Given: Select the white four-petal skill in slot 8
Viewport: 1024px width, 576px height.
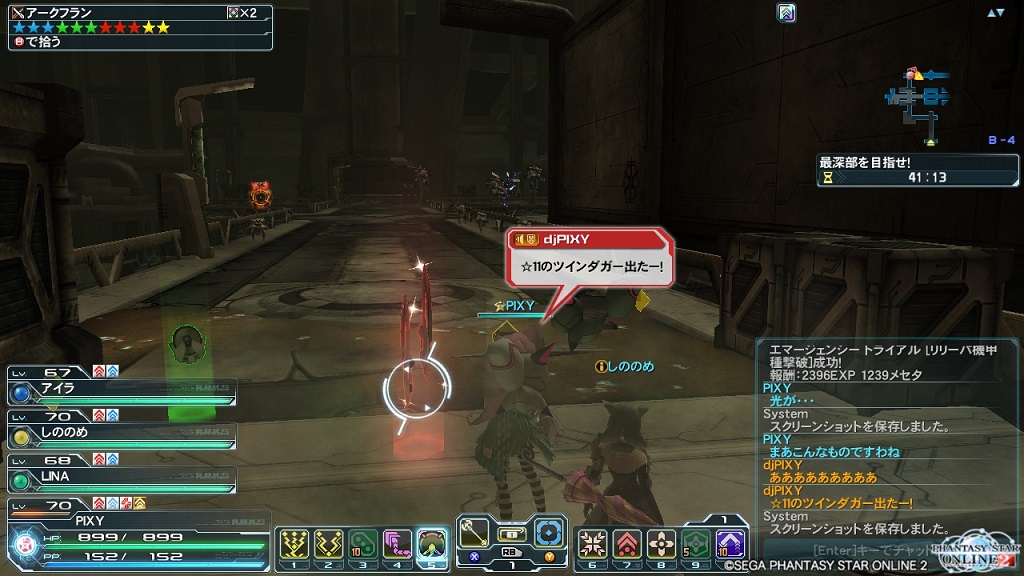Looking at the screenshot, I should (x=661, y=543).
